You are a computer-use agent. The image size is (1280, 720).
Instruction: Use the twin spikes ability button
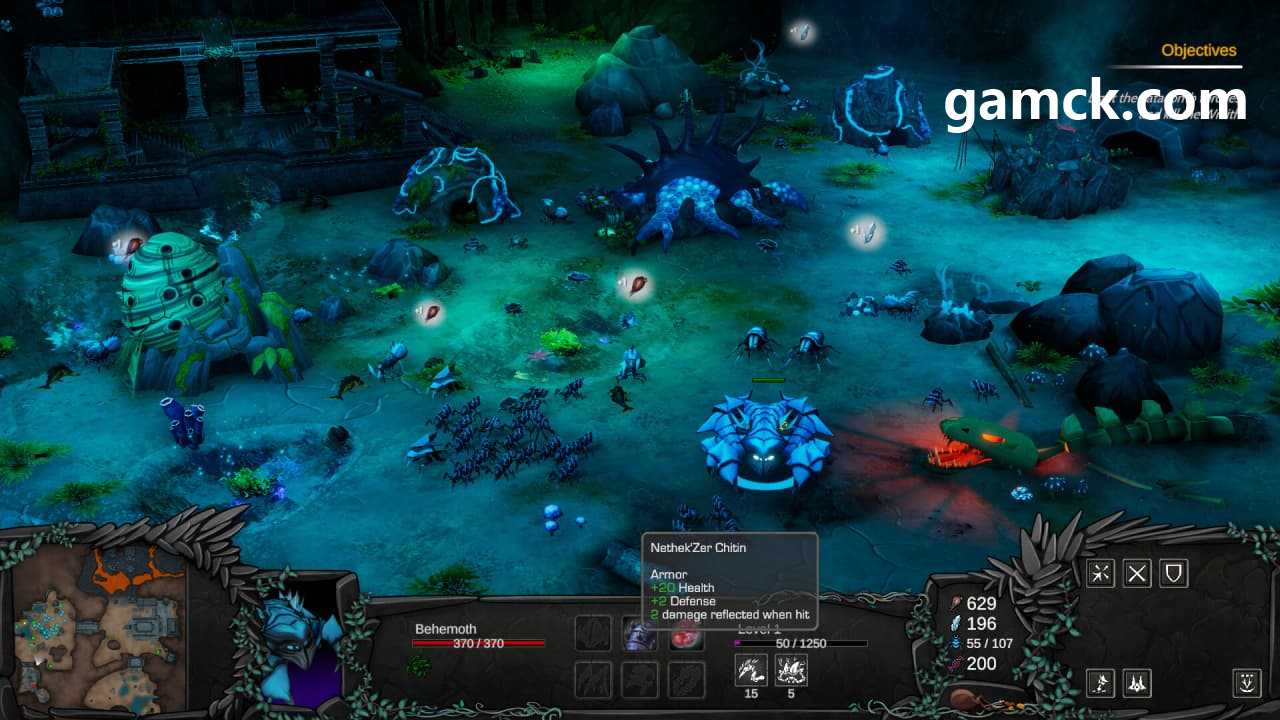1137,683
